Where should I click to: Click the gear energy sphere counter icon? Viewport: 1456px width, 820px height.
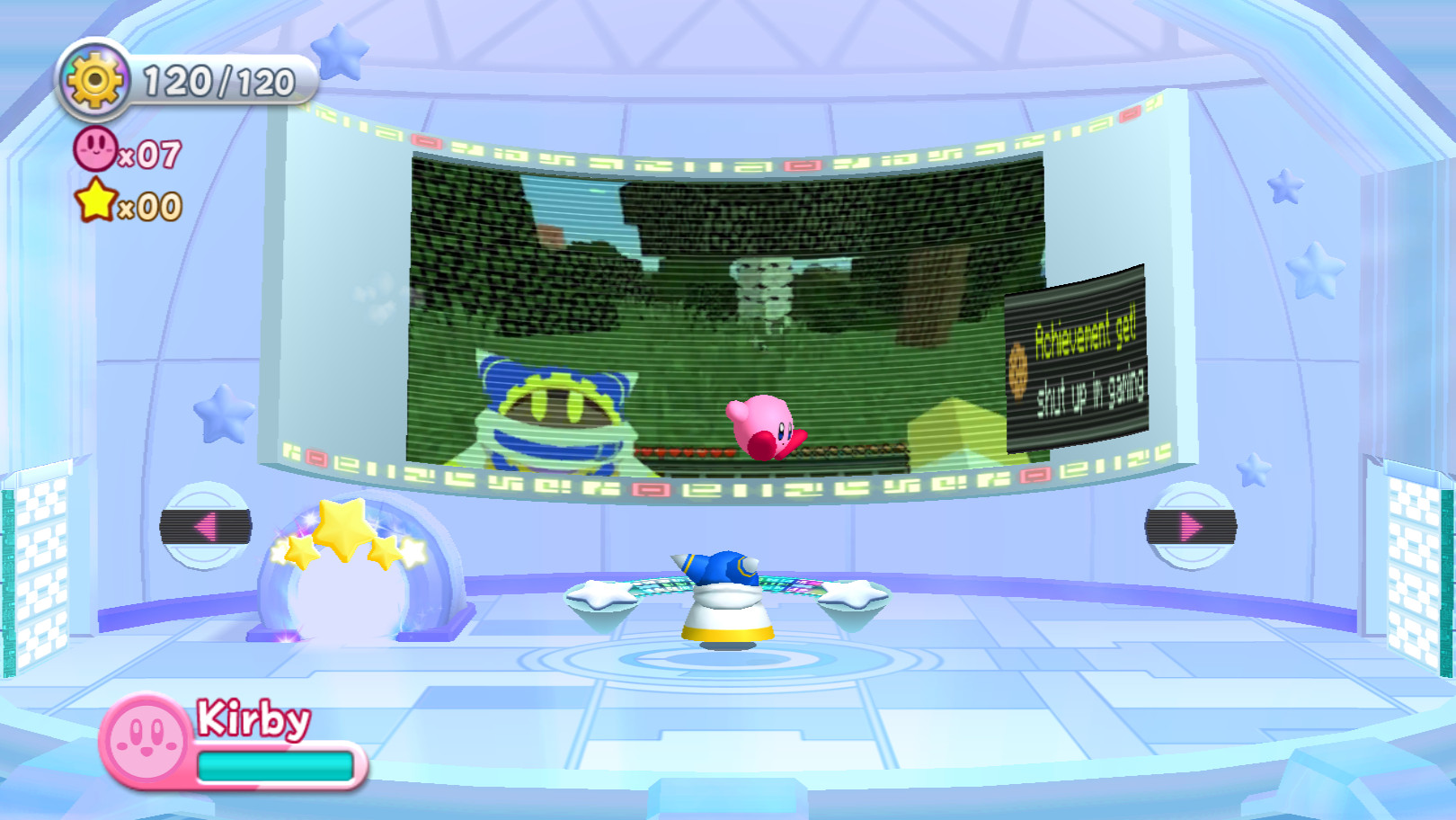click(x=93, y=78)
